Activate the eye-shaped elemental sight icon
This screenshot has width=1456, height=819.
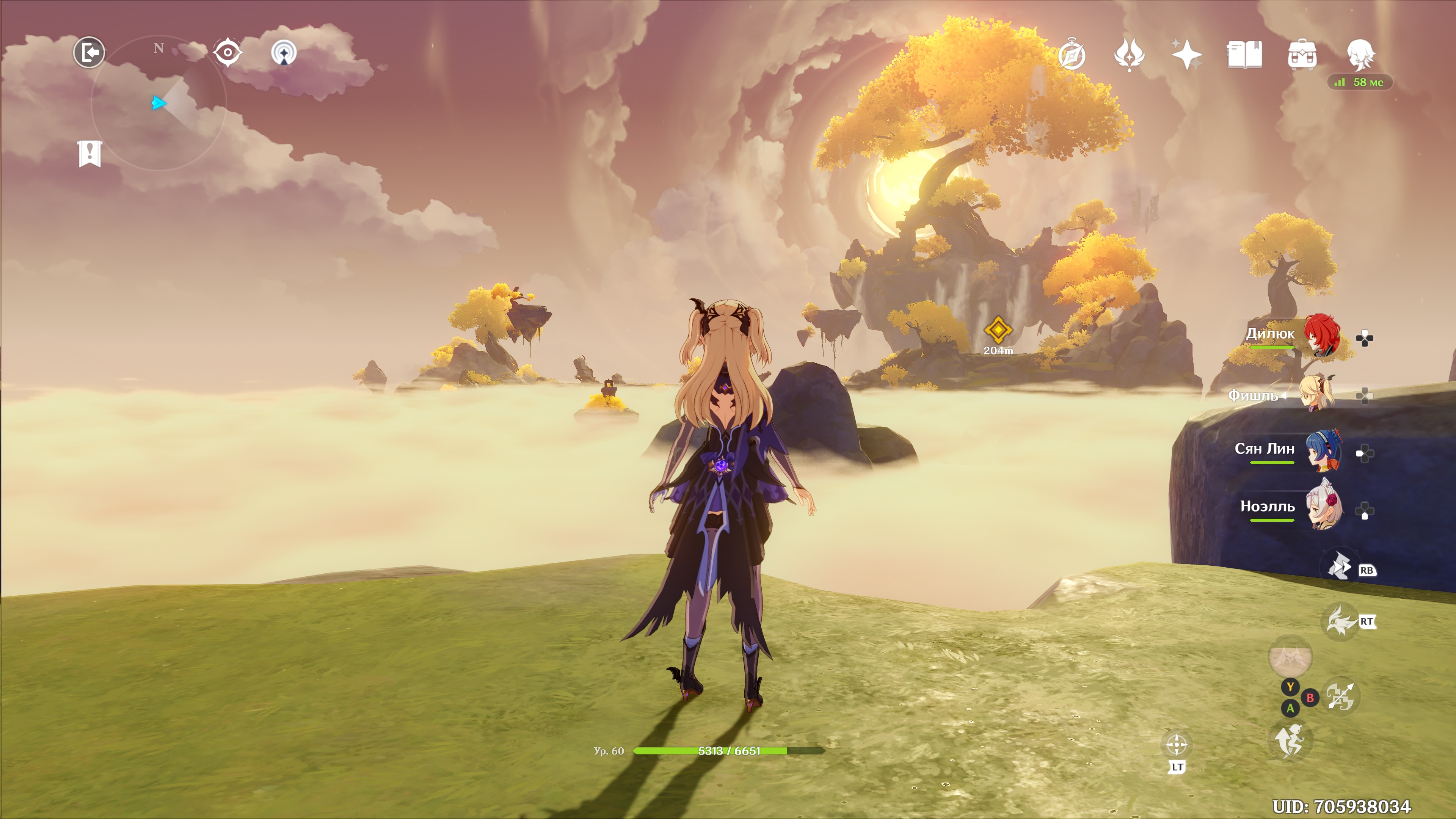pos(228,53)
